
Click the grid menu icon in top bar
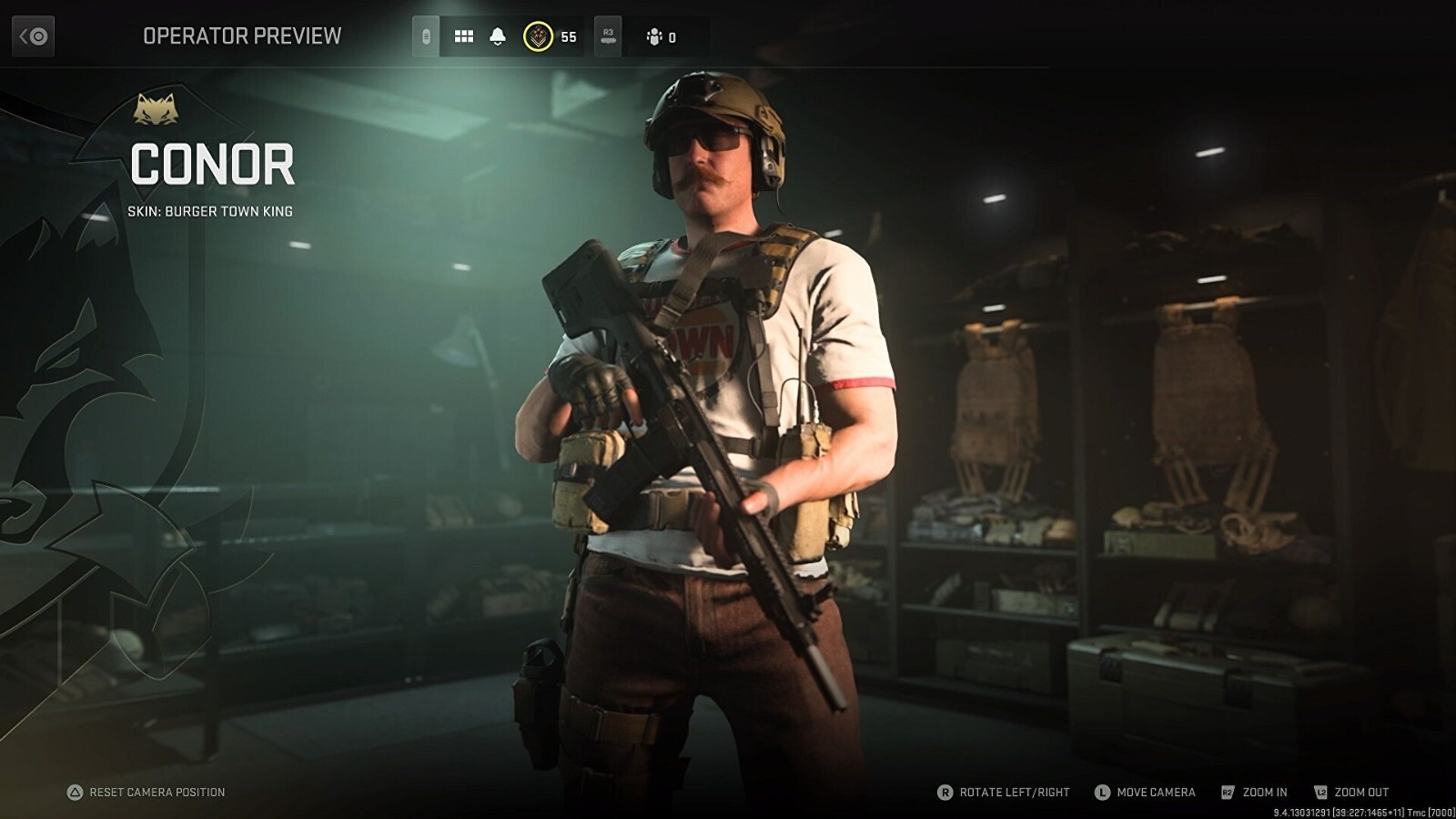462,36
